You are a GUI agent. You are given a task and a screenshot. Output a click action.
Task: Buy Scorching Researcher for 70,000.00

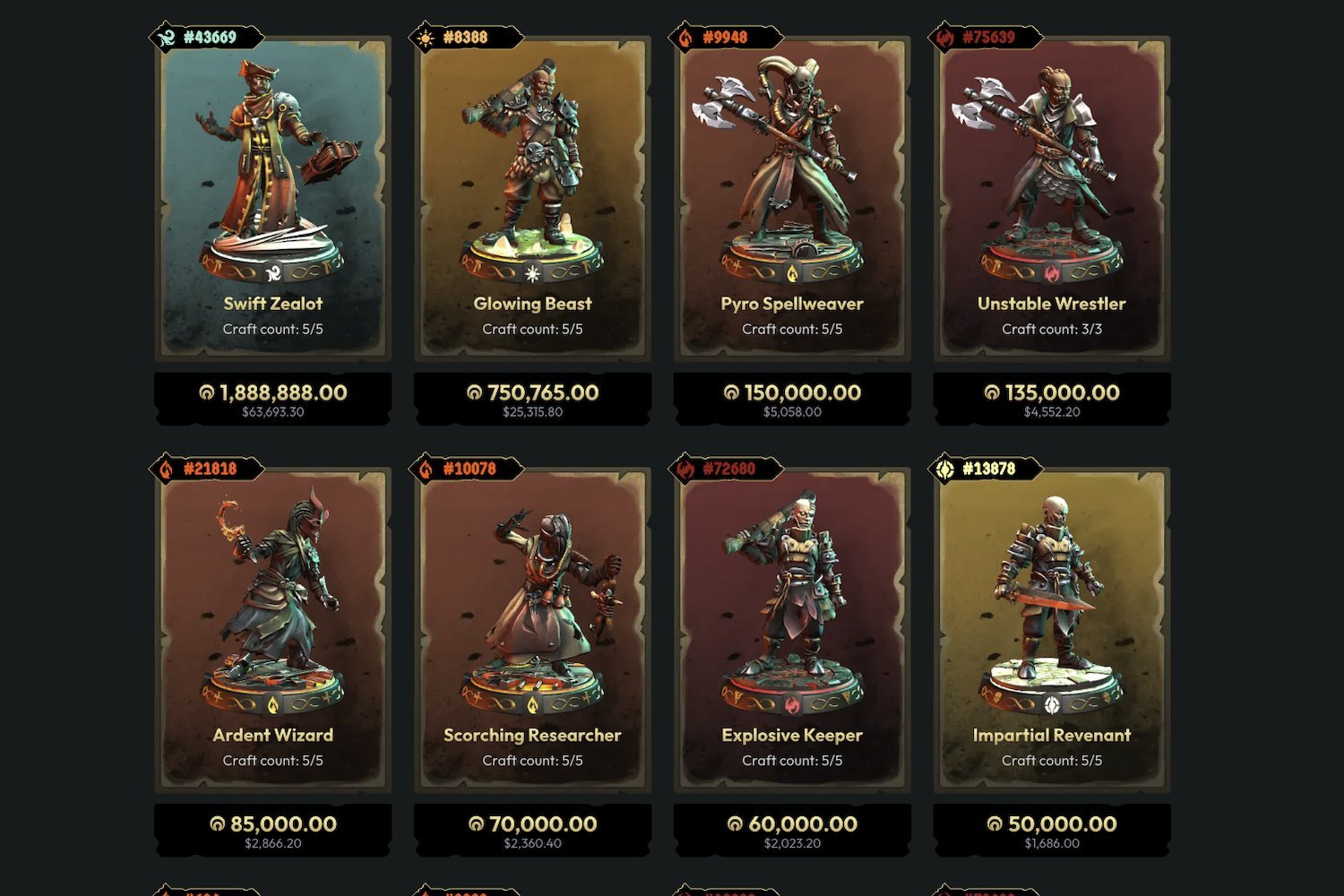click(532, 830)
